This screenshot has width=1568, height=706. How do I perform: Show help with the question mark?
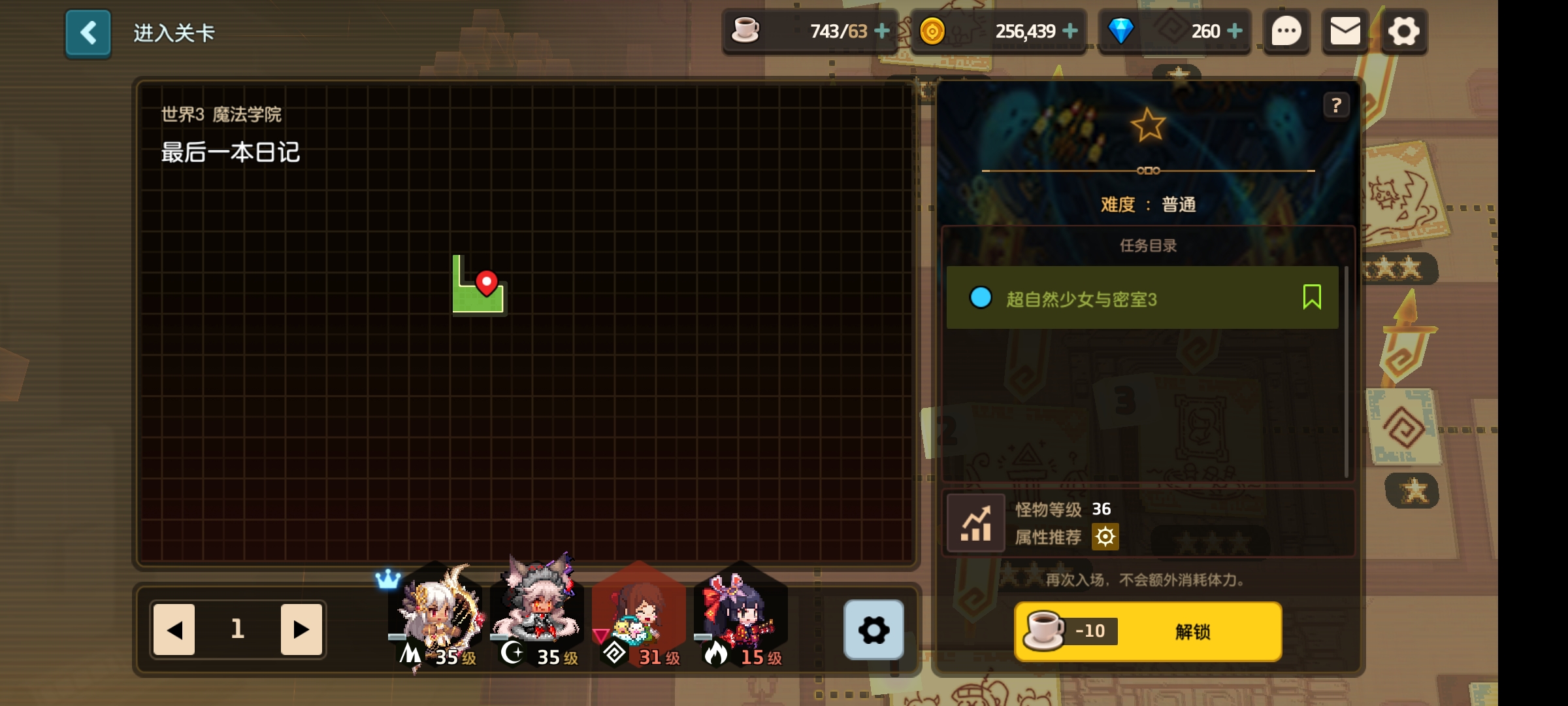click(1336, 105)
